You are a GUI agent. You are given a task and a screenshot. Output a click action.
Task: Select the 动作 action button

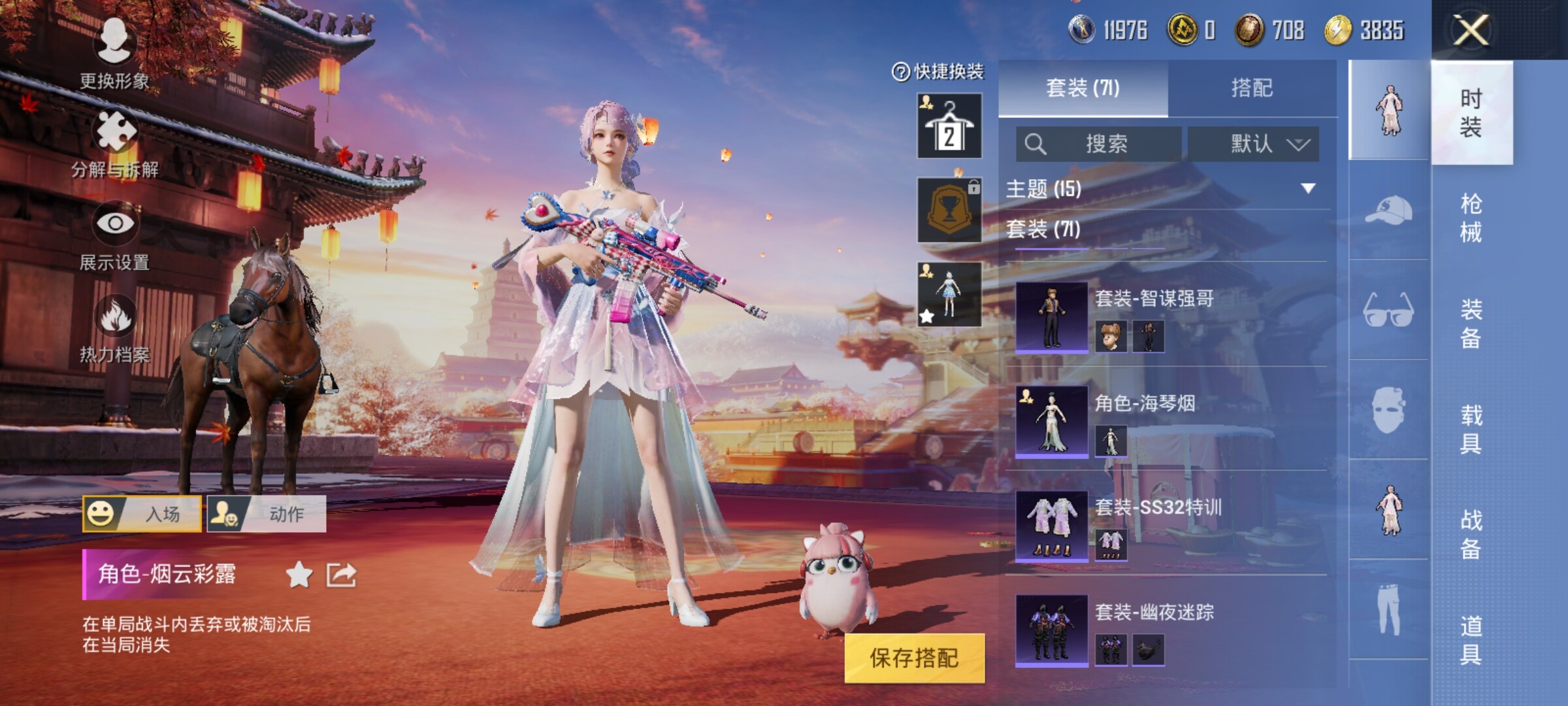pos(267,514)
